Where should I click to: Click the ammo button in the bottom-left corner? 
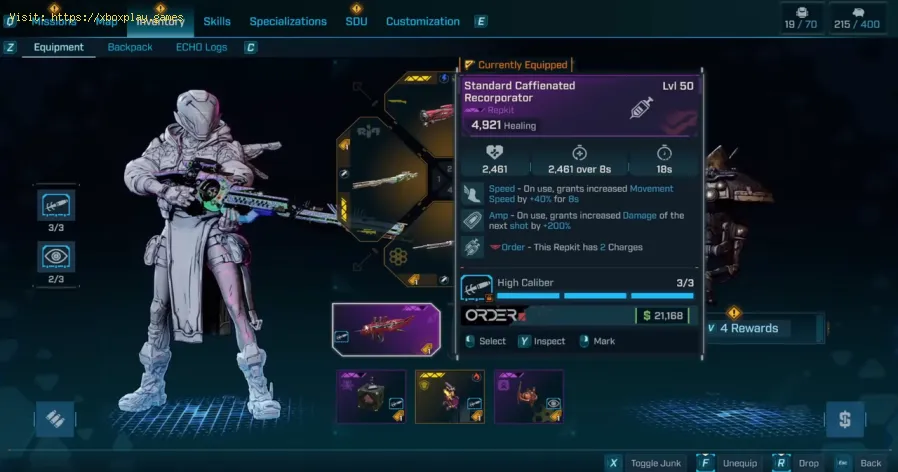[55, 420]
